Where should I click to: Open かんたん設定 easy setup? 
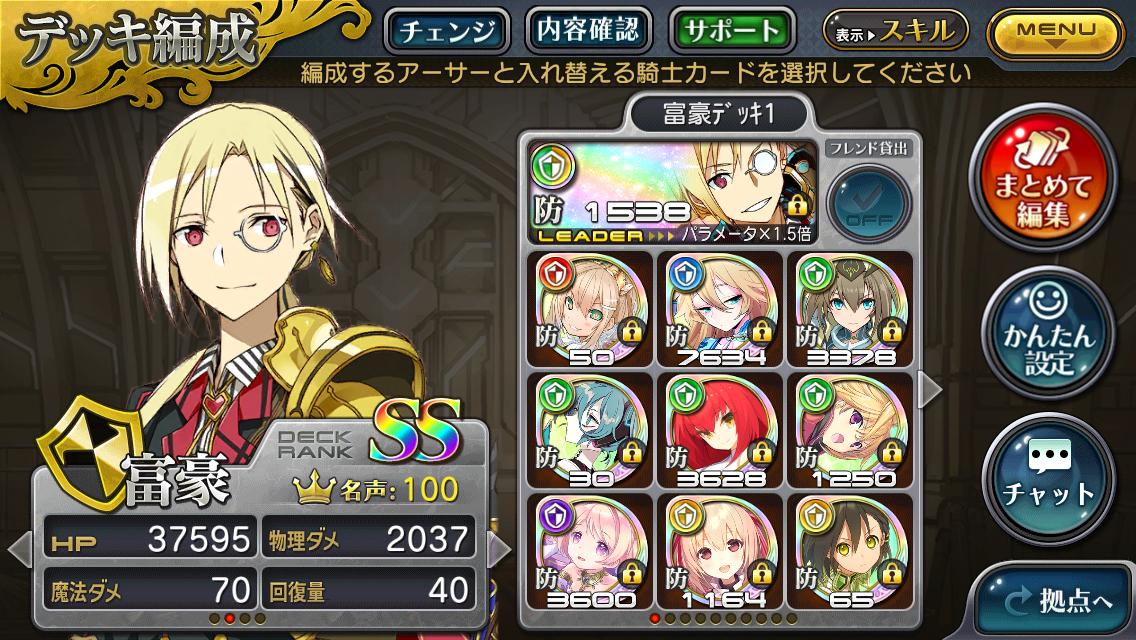pos(1045,338)
